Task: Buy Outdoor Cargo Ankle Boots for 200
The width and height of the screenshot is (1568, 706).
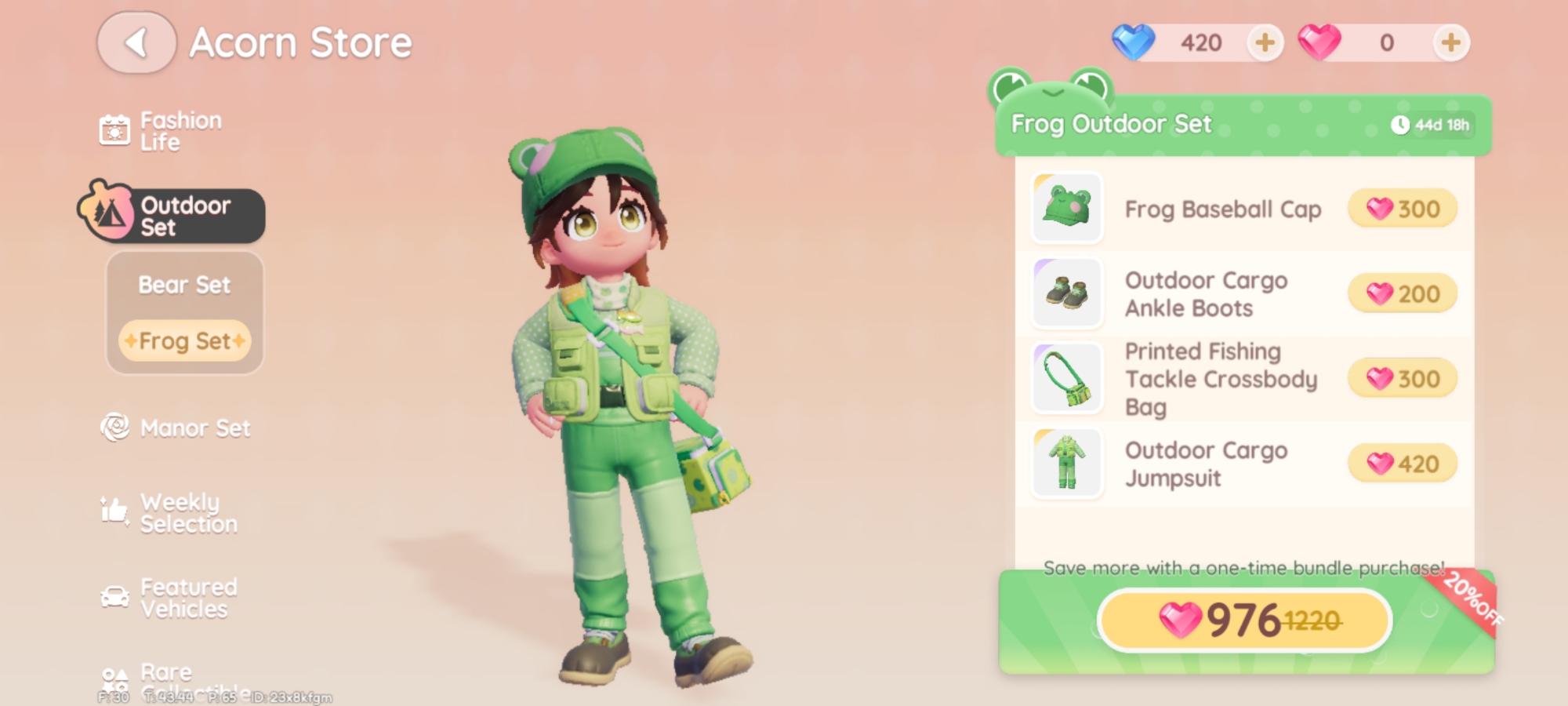Action: click(x=1403, y=294)
